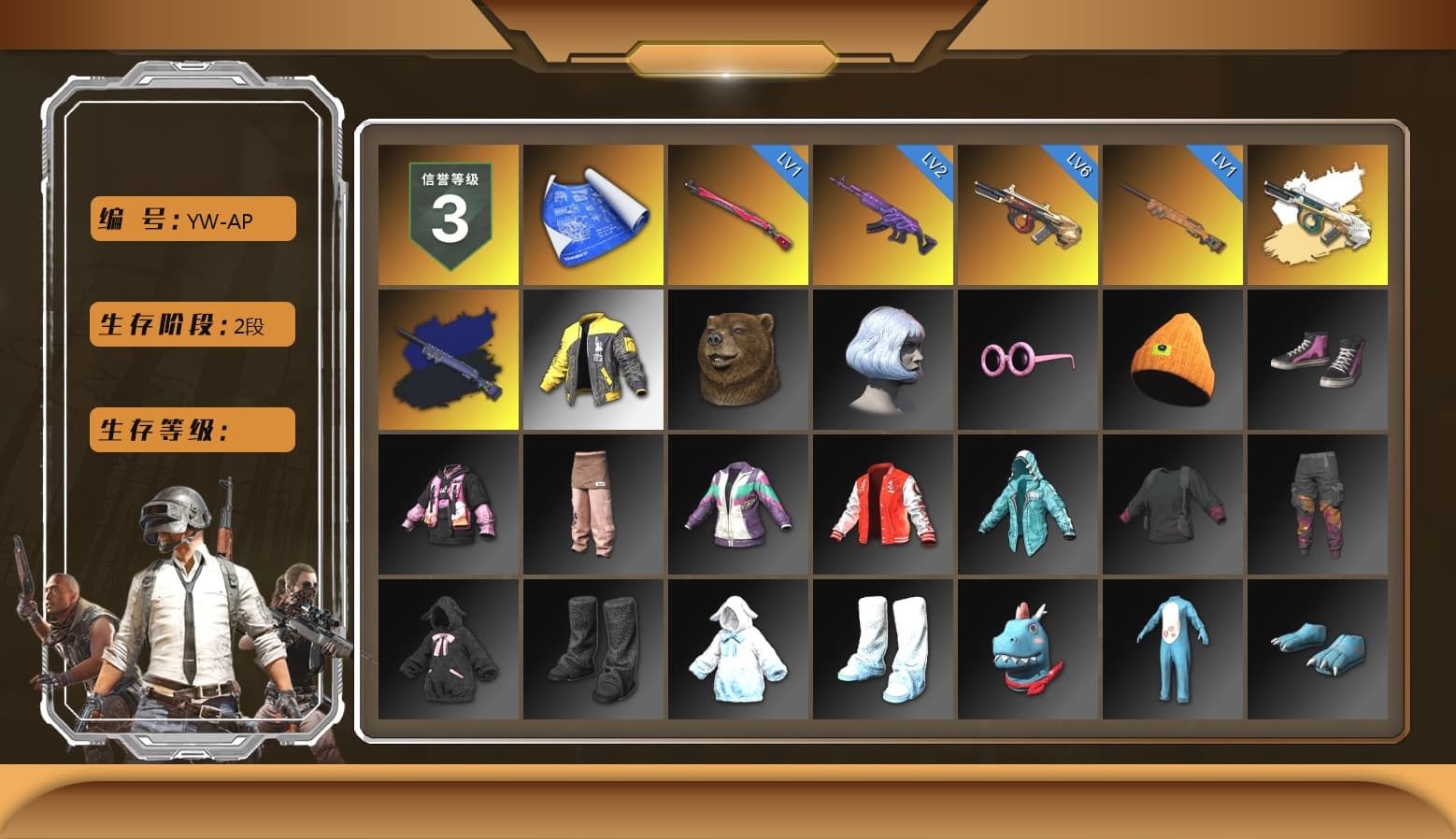Select the white fluffy hoodie item
This screenshot has height=839, width=1456.
735,649
